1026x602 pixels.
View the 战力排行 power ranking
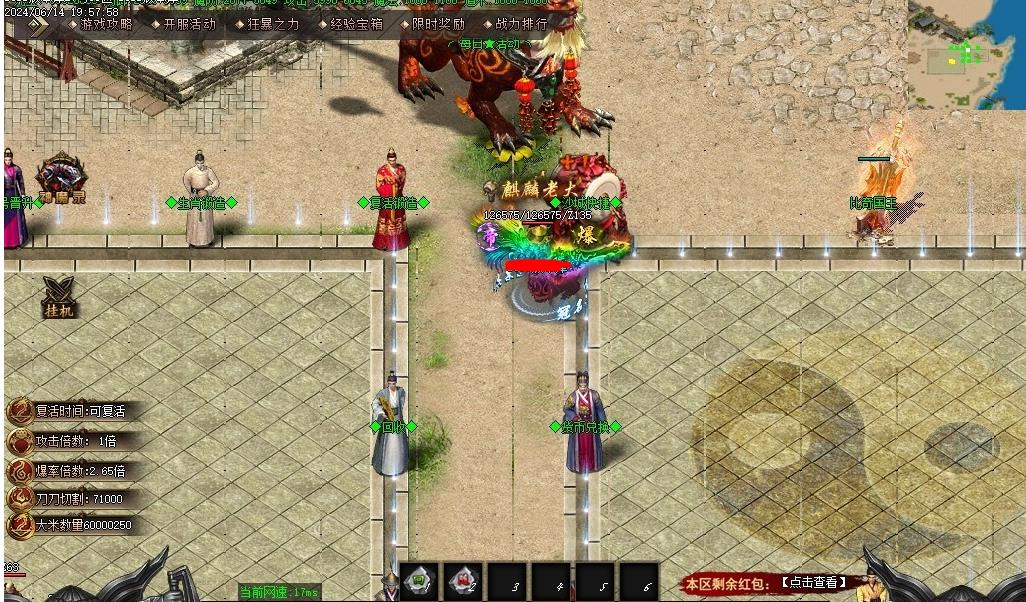tap(521, 24)
